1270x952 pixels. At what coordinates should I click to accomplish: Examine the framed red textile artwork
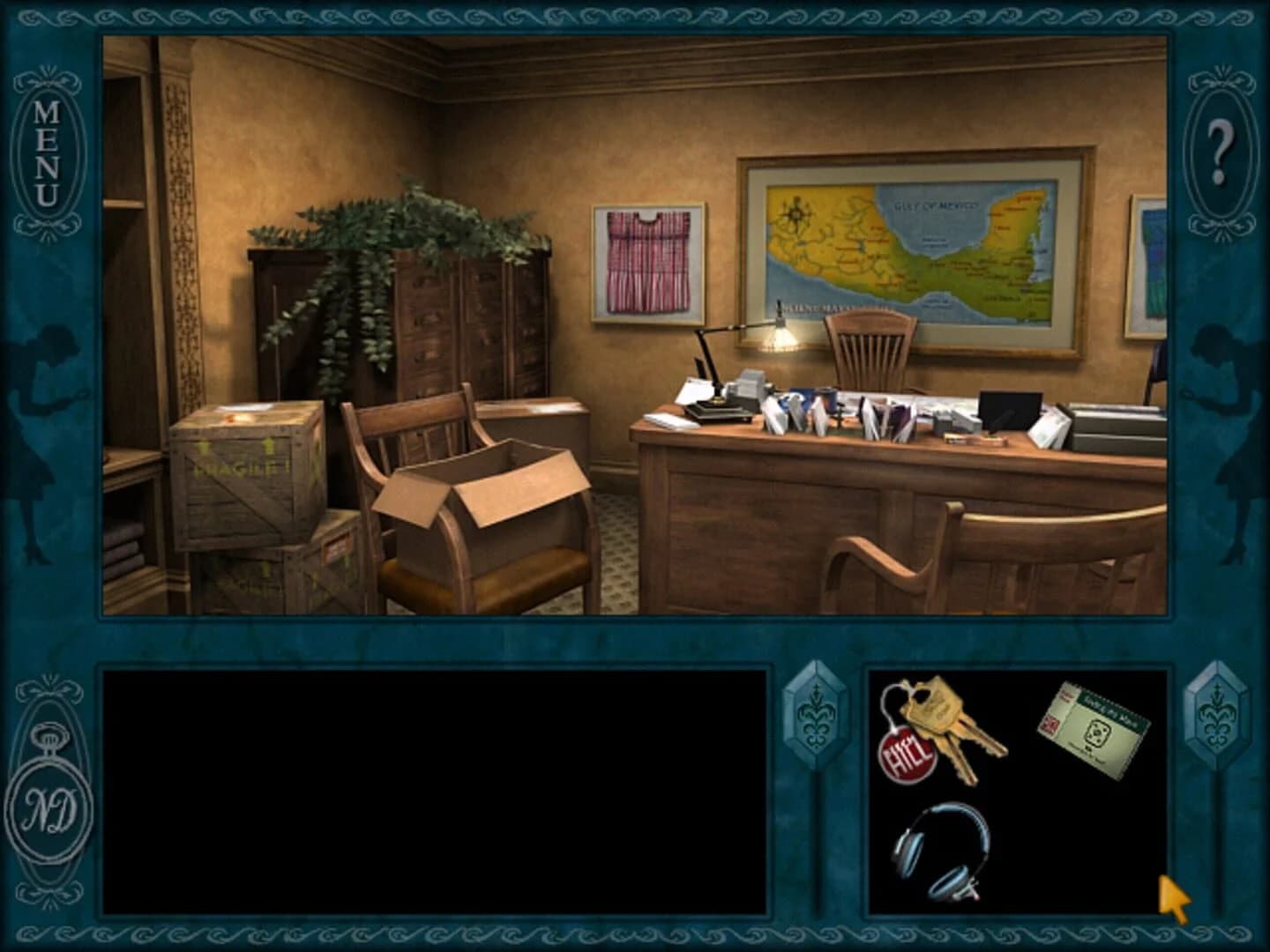(646, 260)
